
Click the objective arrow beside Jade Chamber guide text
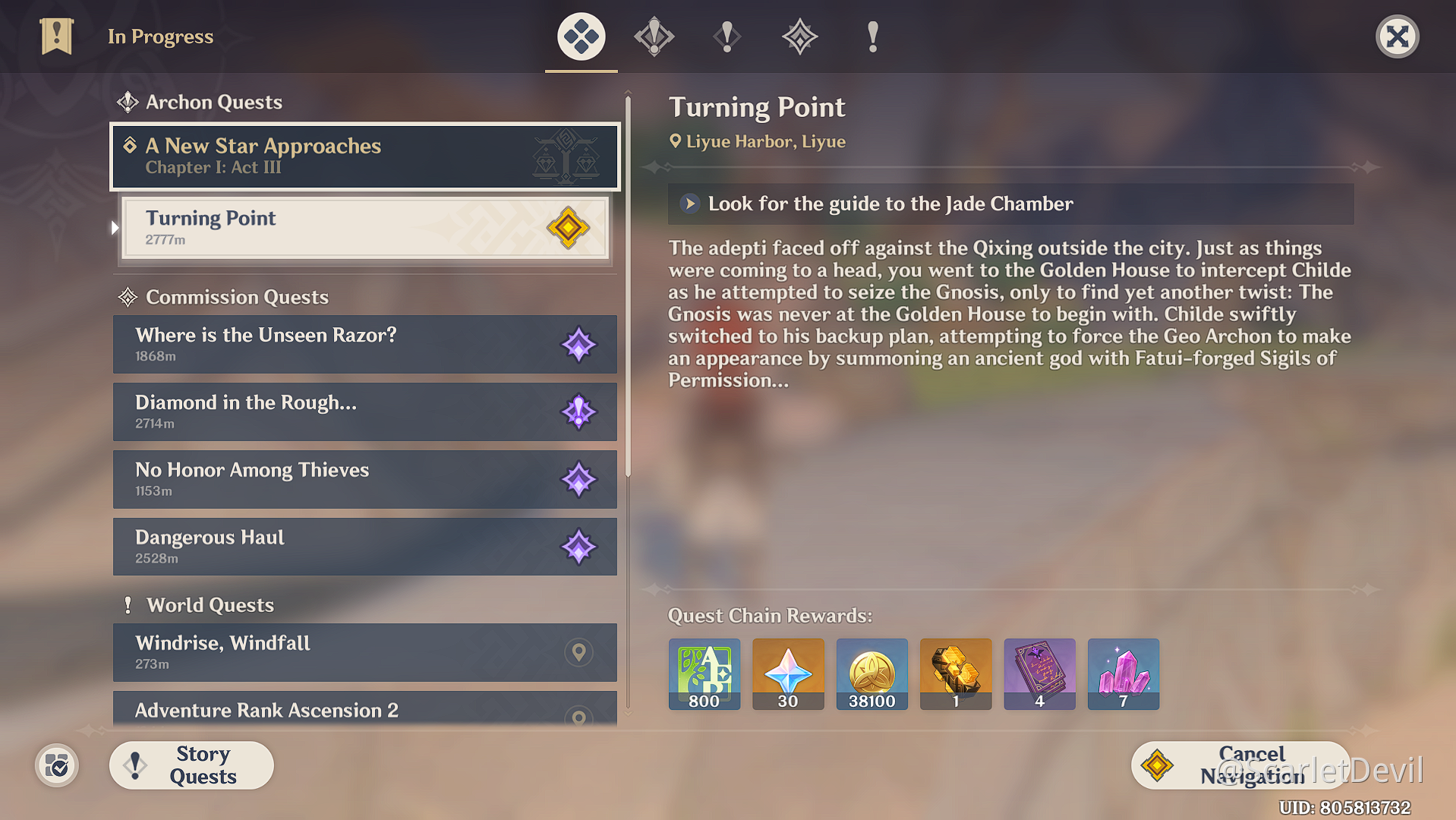tap(689, 203)
